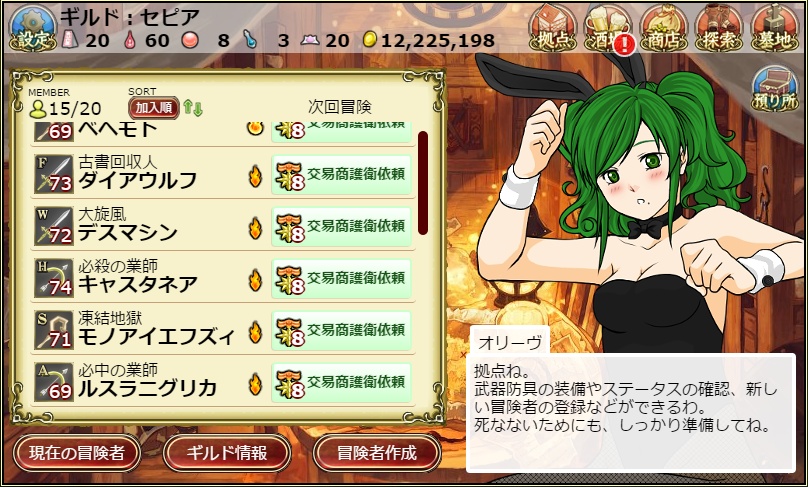Open the 墓地 graveyard

(x=776, y=29)
